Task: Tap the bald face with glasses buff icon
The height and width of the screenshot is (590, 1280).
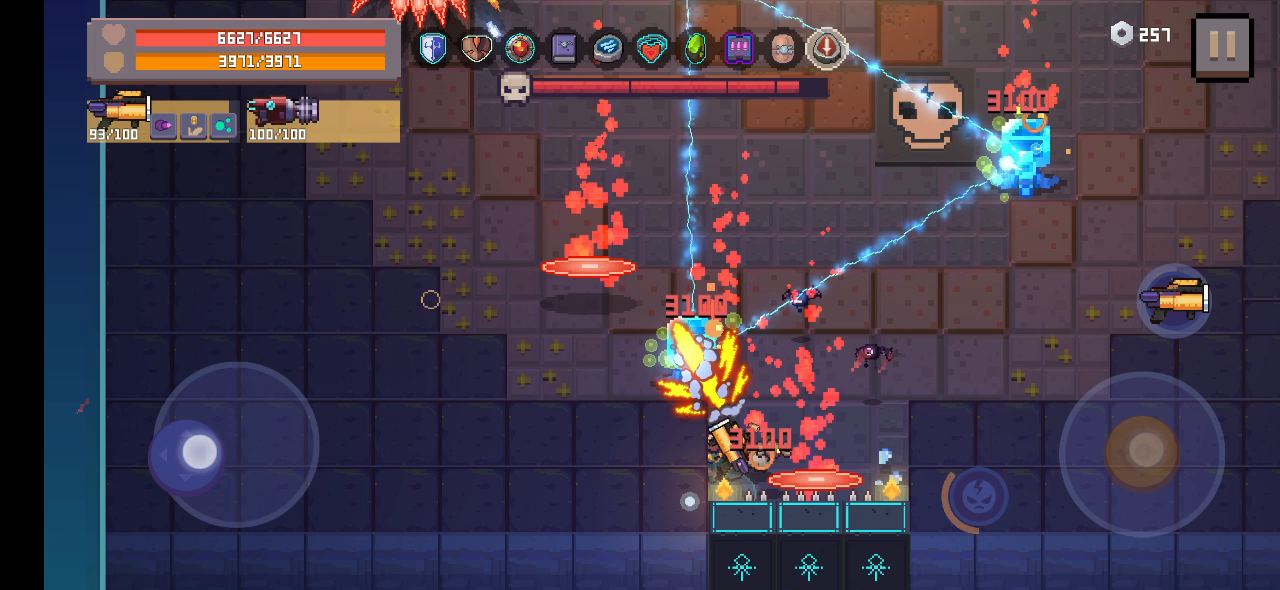Action: click(784, 48)
